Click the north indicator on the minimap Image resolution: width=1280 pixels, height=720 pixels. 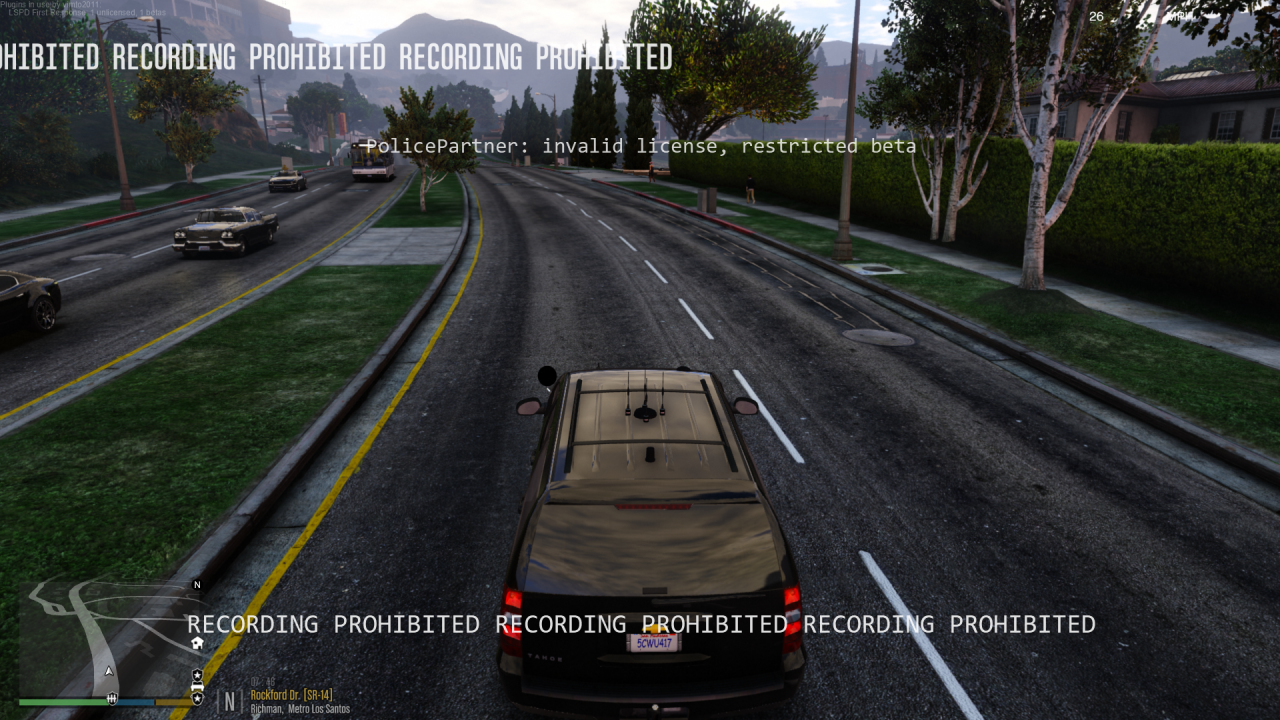pos(197,585)
